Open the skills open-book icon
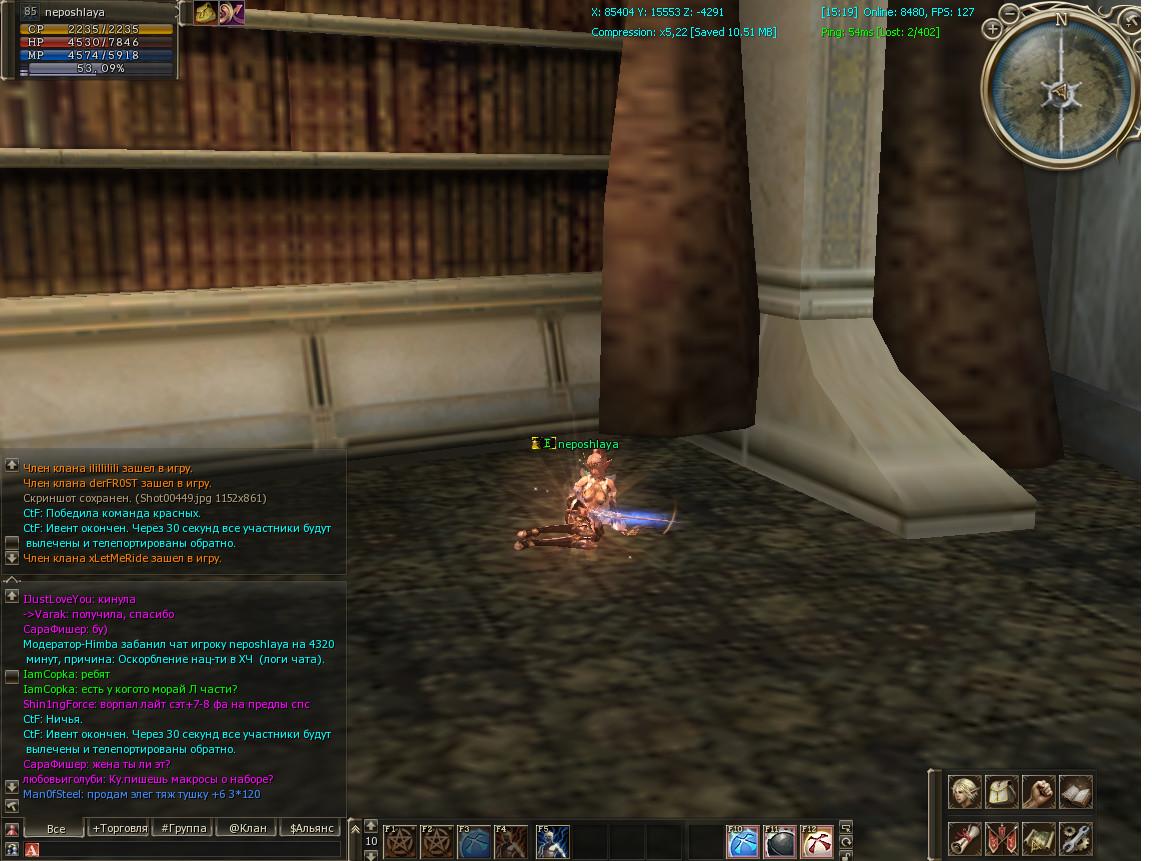 [1076, 792]
